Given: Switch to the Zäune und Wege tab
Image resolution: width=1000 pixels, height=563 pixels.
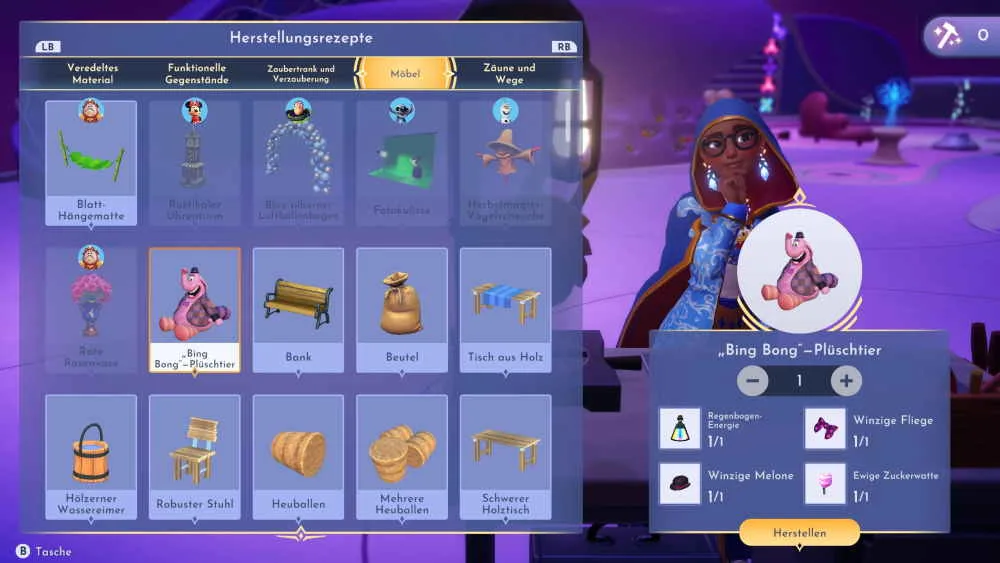Looking at the screenshot, I should [x=509, y=73].
